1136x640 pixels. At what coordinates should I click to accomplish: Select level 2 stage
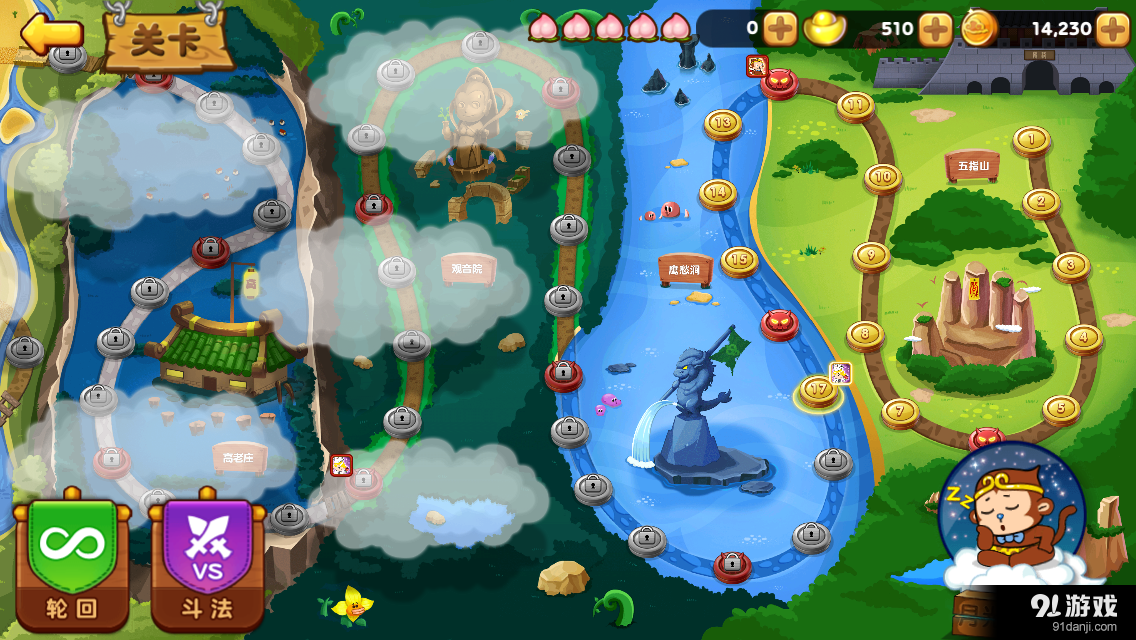tap(1041, 202)
